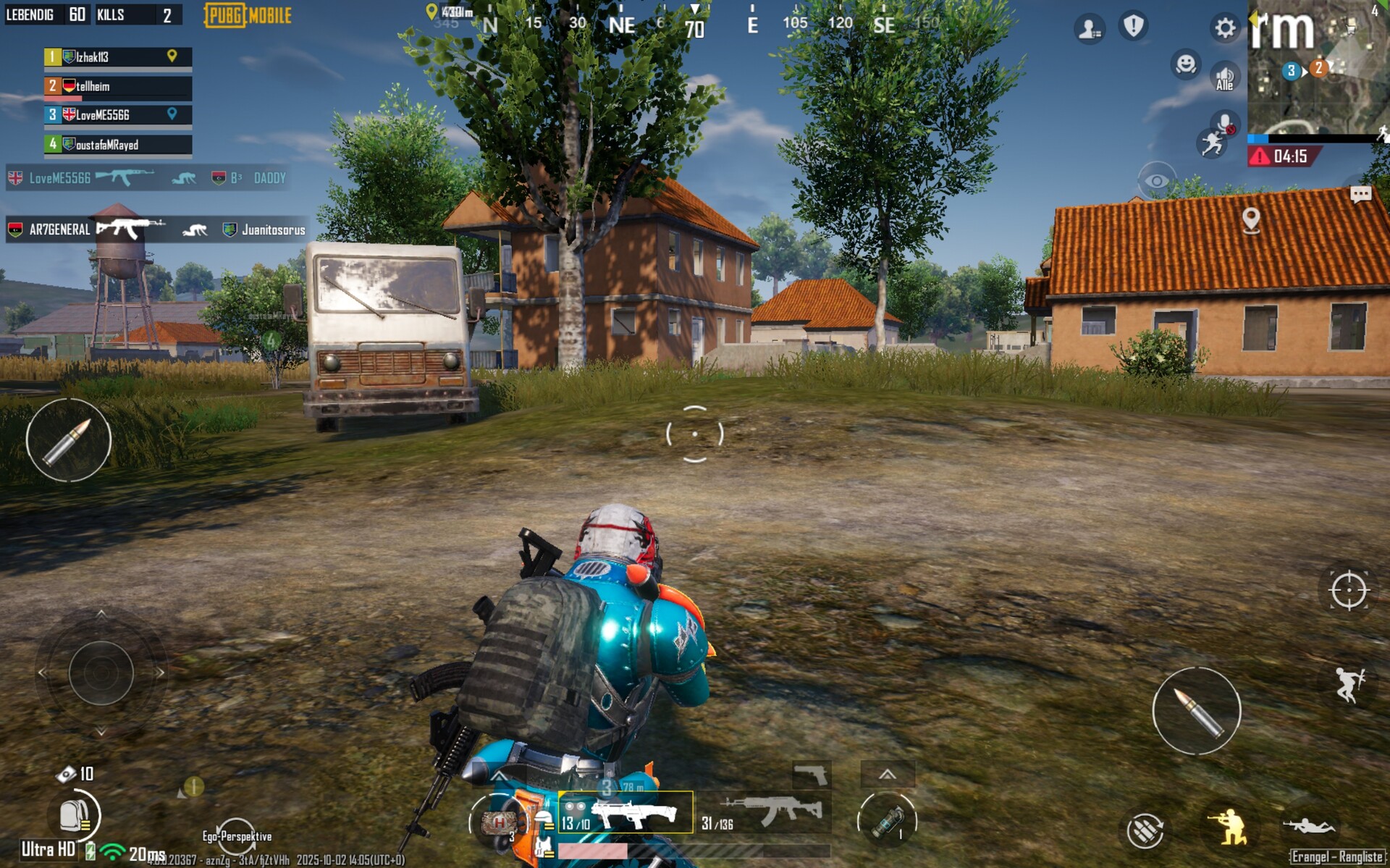Viewport: 1390px width, 868px height.
Task: Equip the pistol sidearm slot
Action: pos(812,775)
